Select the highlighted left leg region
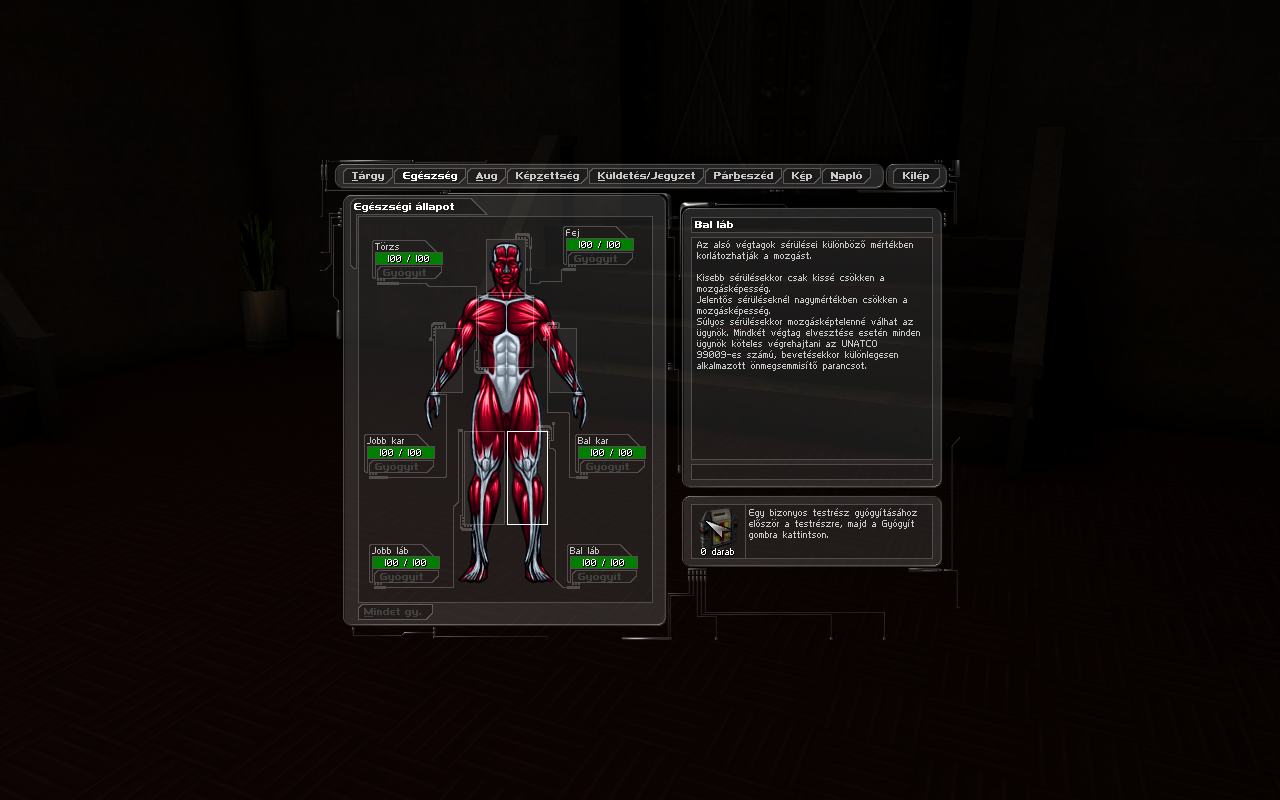Screen dimensions: 1280x800 click(x=527, y=477)
